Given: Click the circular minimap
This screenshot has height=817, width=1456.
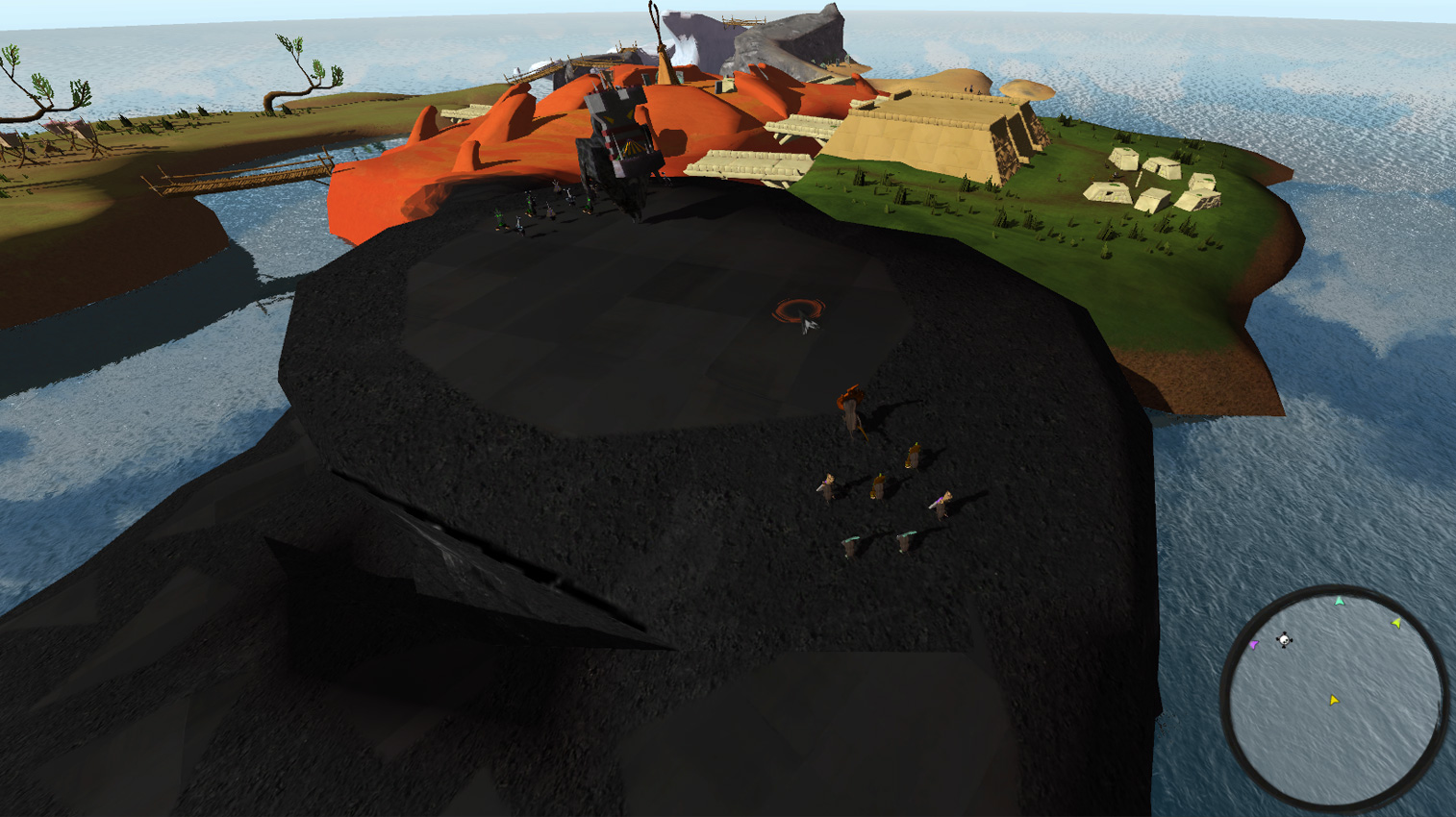Looking at the screenshot, I should [1334, 696].
